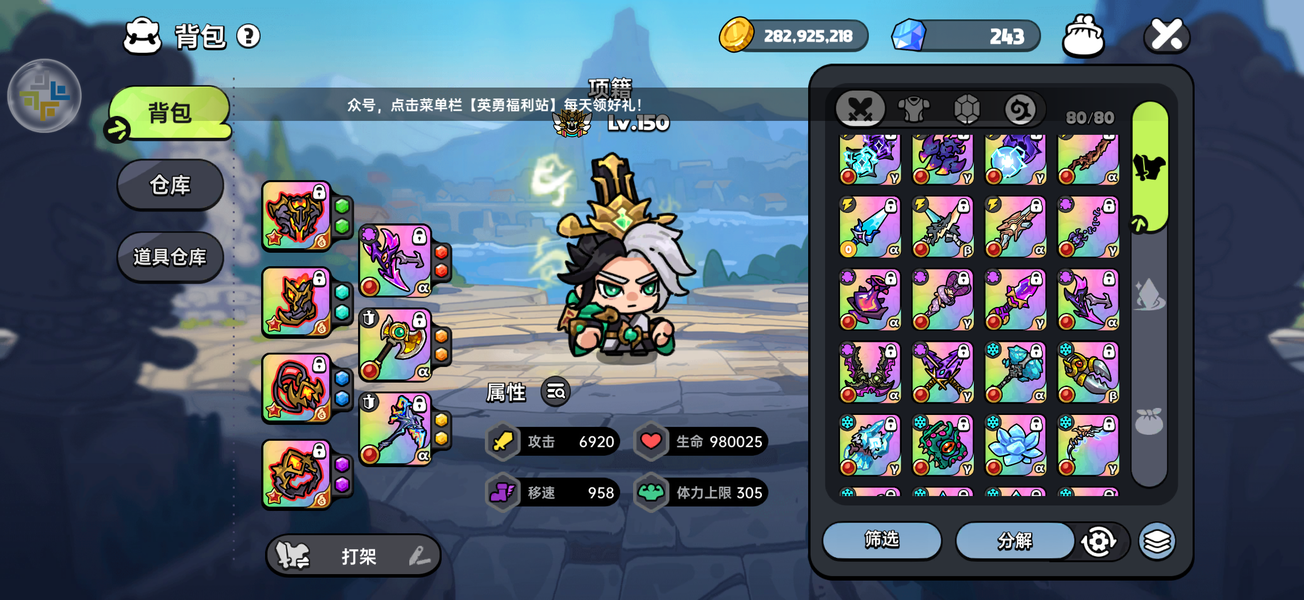Close the backpack screen
1304x600 pixels.
1166,35
